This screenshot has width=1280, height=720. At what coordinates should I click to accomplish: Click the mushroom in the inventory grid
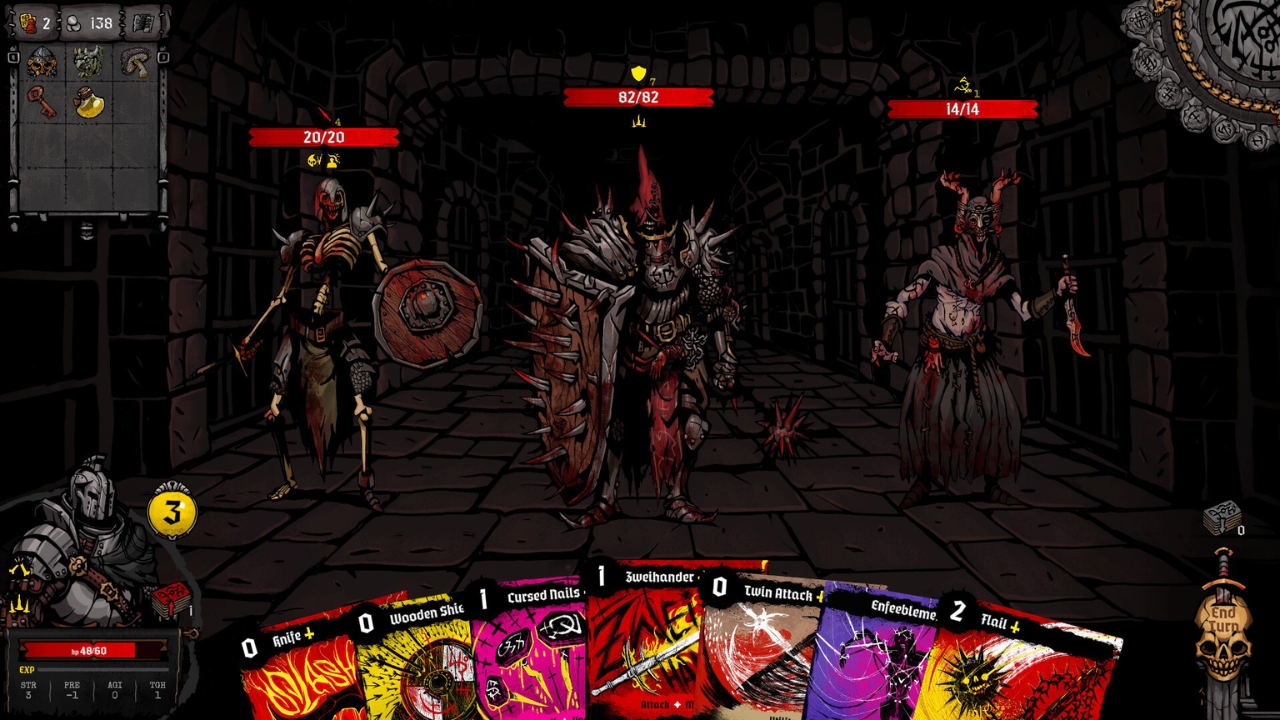tap(135, 62)
